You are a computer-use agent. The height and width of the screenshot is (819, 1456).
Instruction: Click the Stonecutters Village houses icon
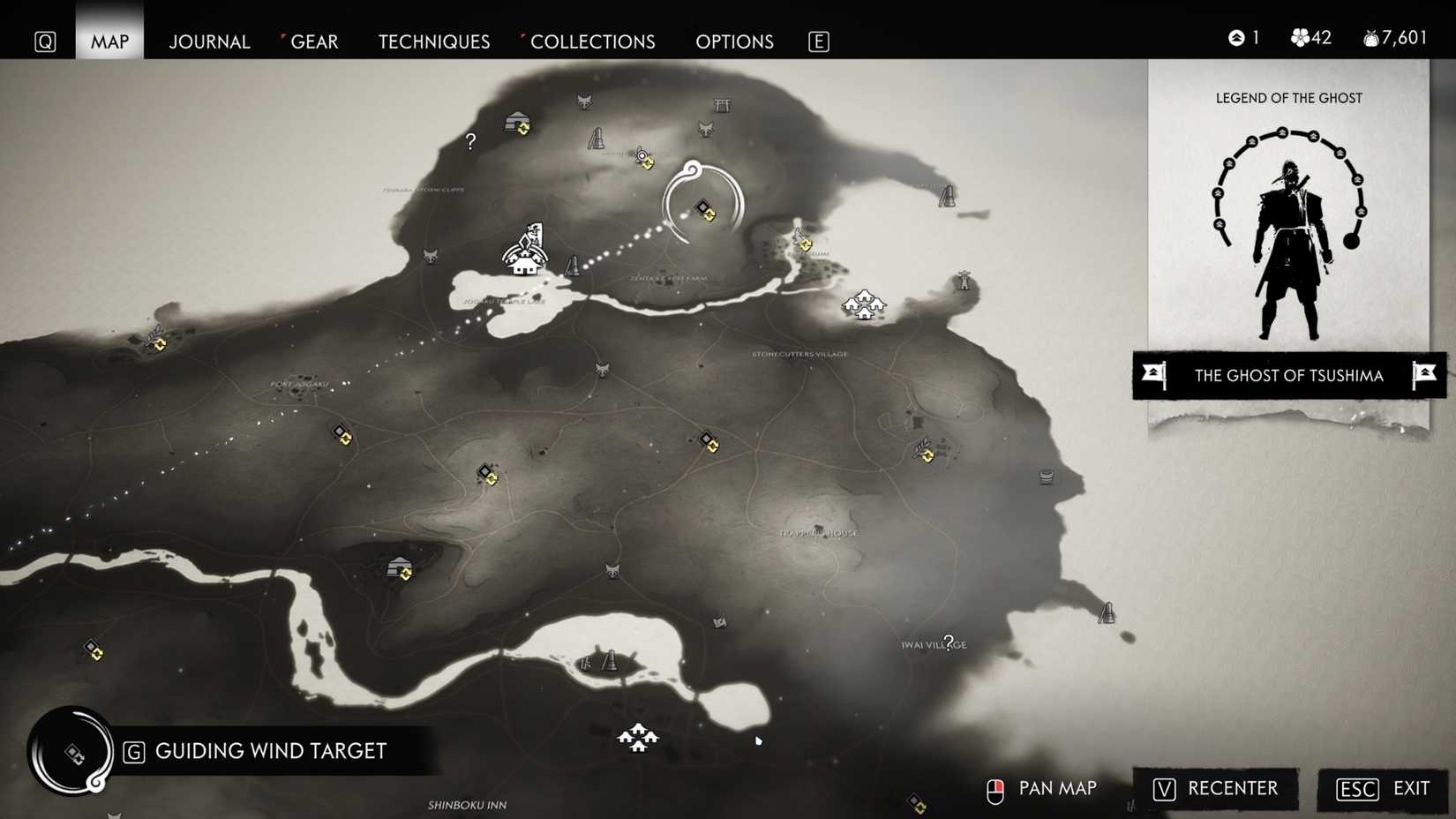[863, 304]
